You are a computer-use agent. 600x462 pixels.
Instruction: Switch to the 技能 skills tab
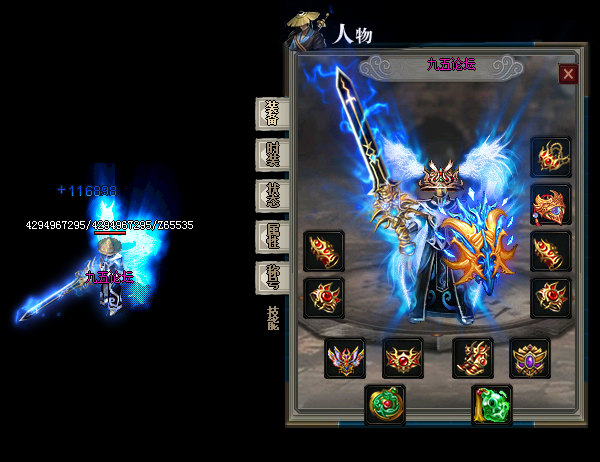pos(273,319)
